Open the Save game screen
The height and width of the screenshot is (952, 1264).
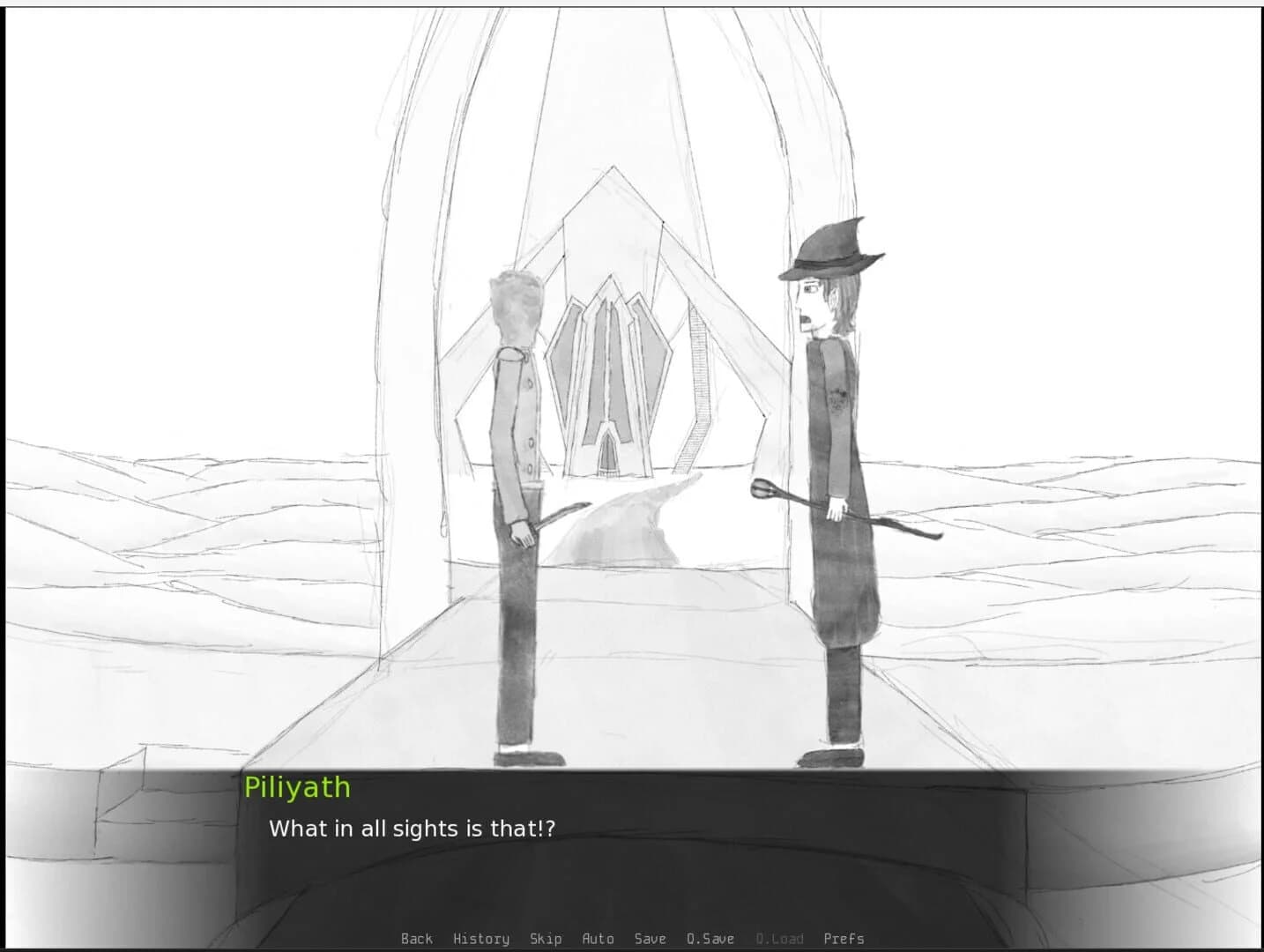tap(650, 938)
